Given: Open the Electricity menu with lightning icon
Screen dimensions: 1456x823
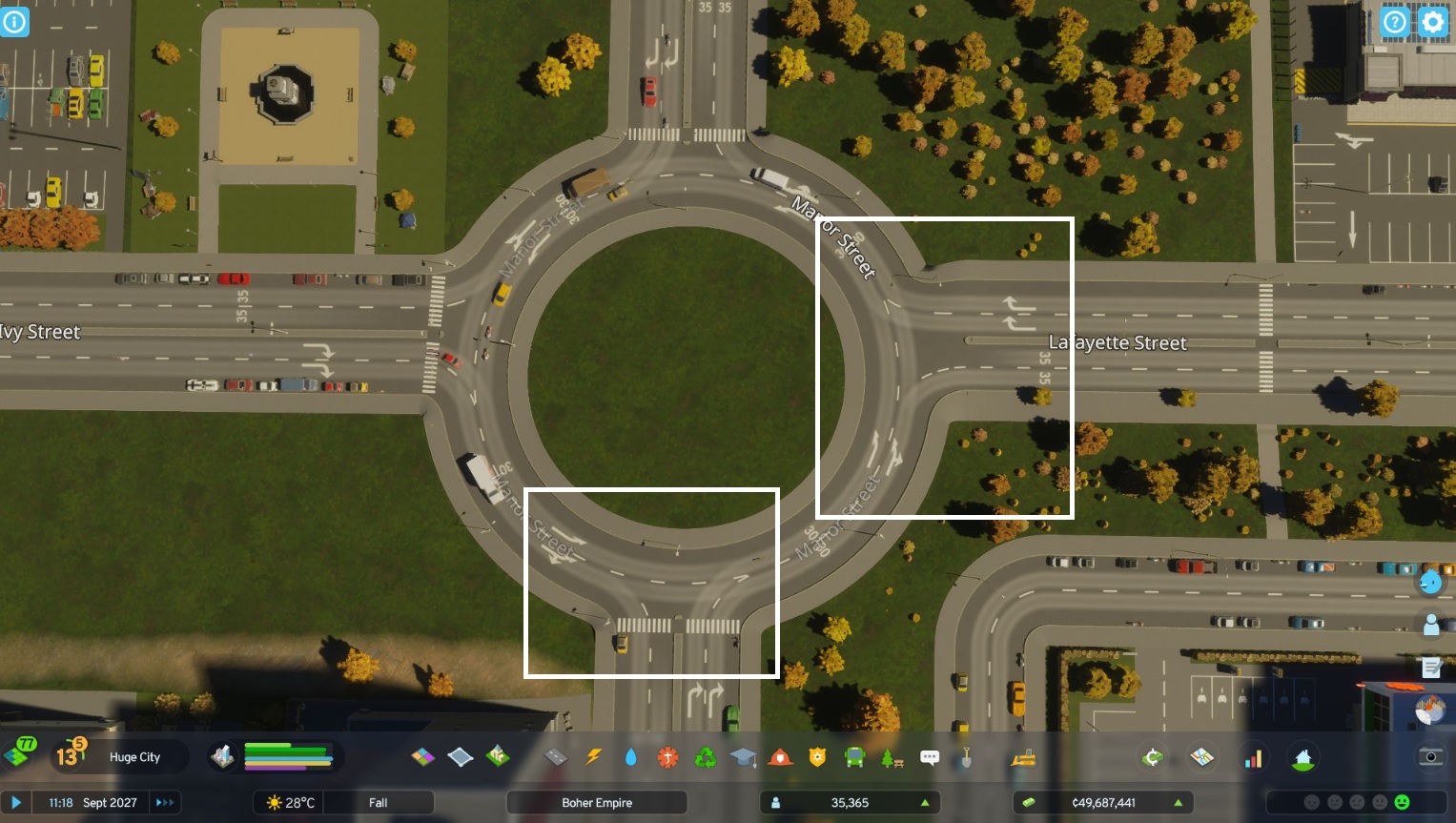Looking at the screenshot, I should [x=593, y=757].
